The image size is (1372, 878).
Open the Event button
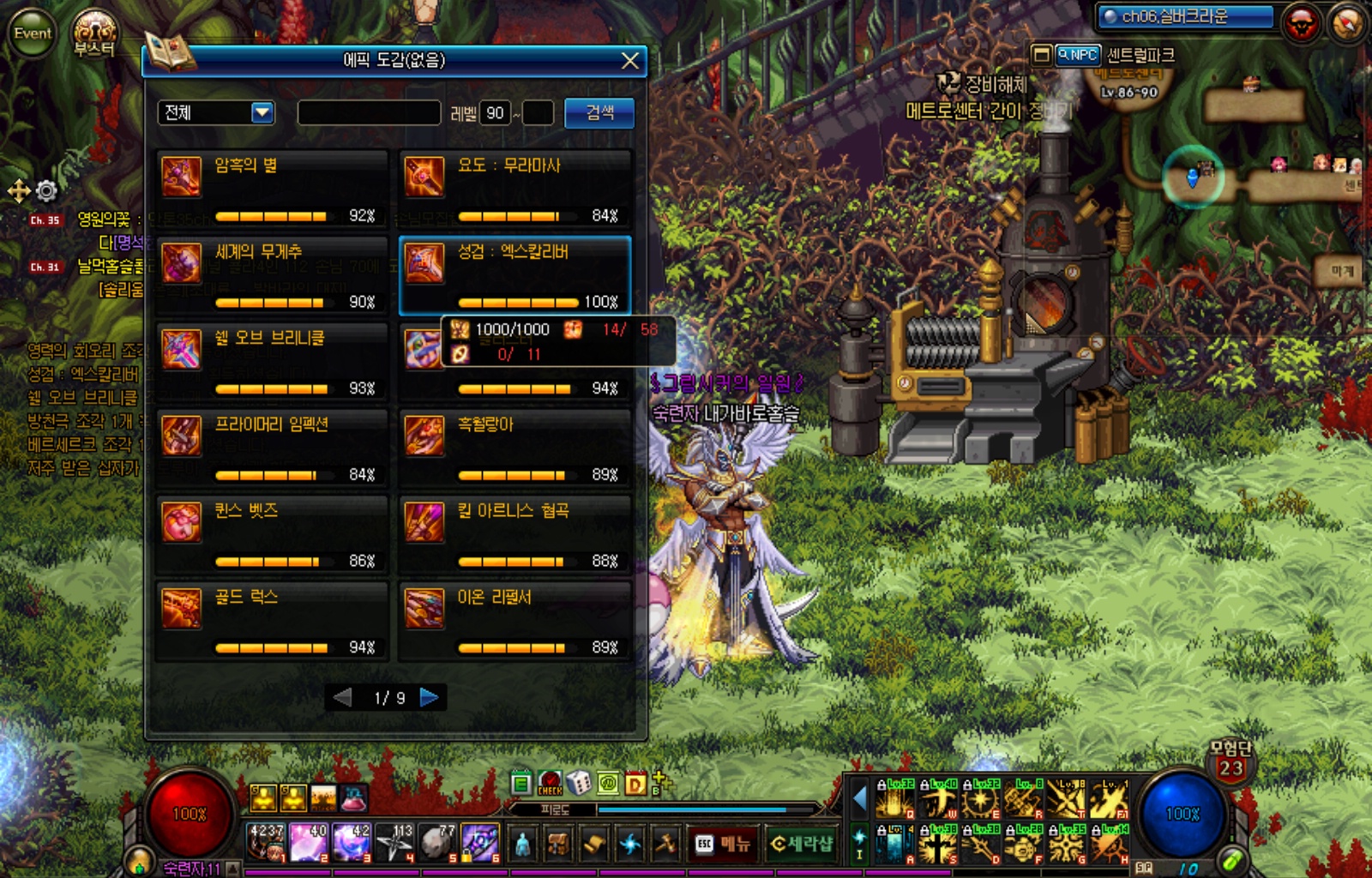[33, 33]
